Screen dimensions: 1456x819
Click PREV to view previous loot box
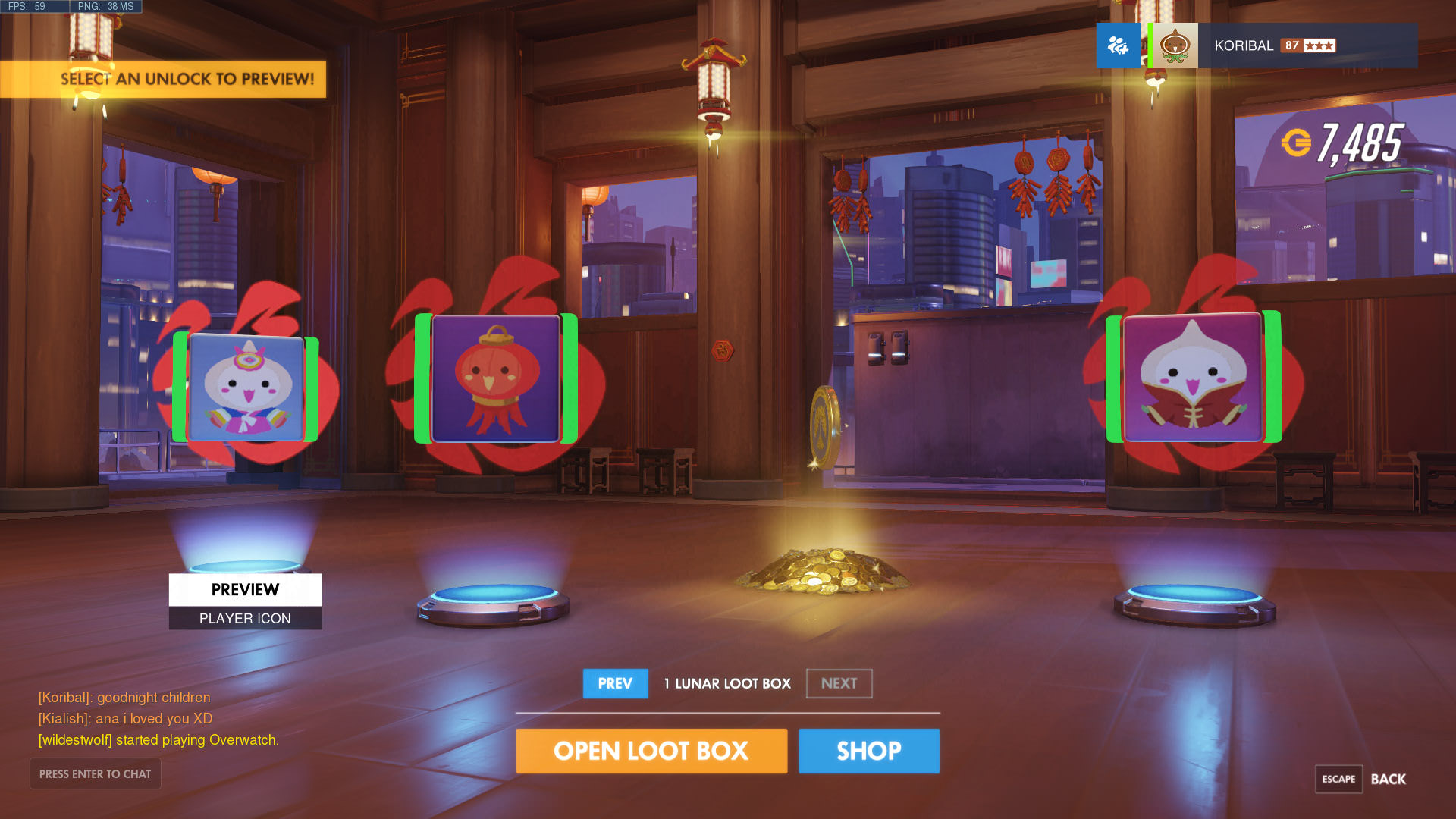615,683
